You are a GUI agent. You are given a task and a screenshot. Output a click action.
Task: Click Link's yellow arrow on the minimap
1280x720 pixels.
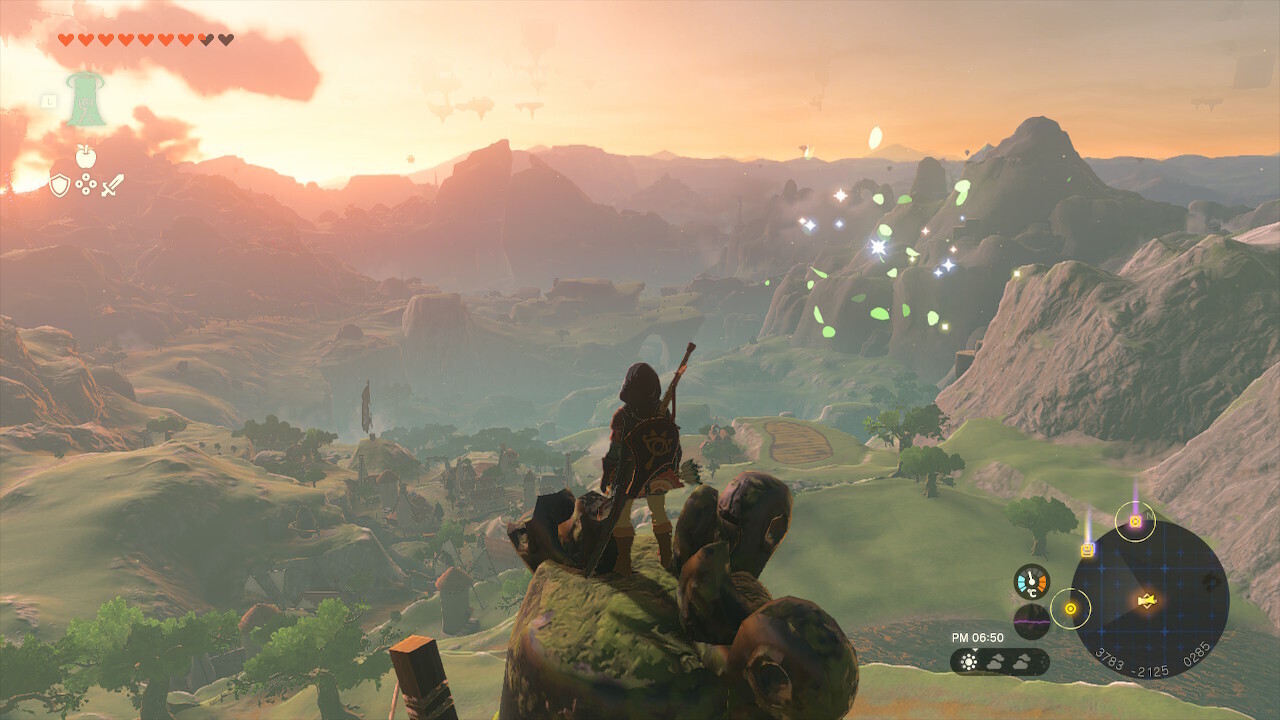(1148, 600)
